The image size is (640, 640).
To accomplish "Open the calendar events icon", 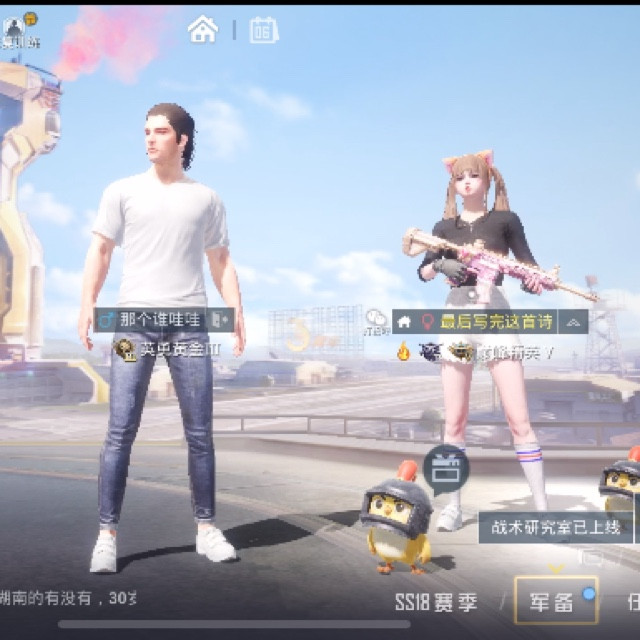I will pyautogui.click(x=264, y=30).
